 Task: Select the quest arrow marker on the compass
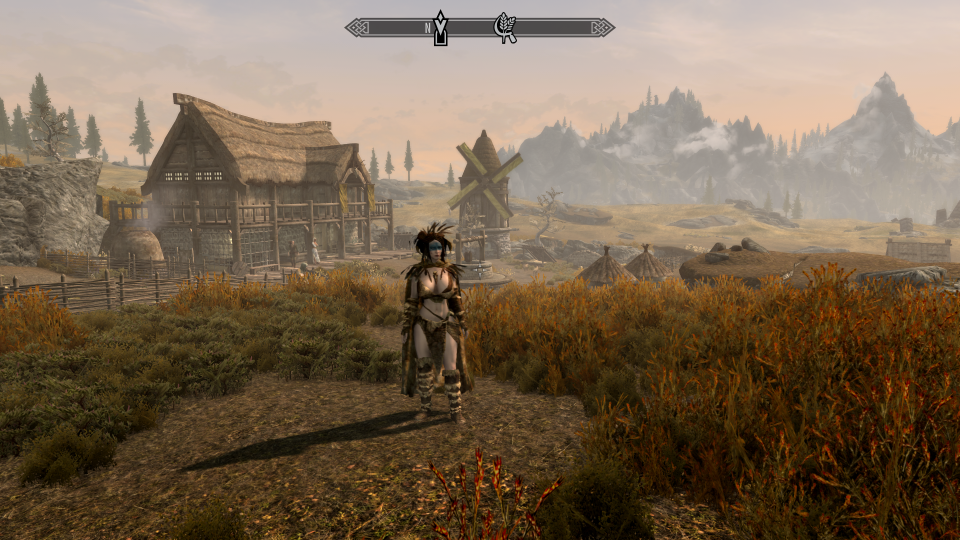[x=440, y=29]
